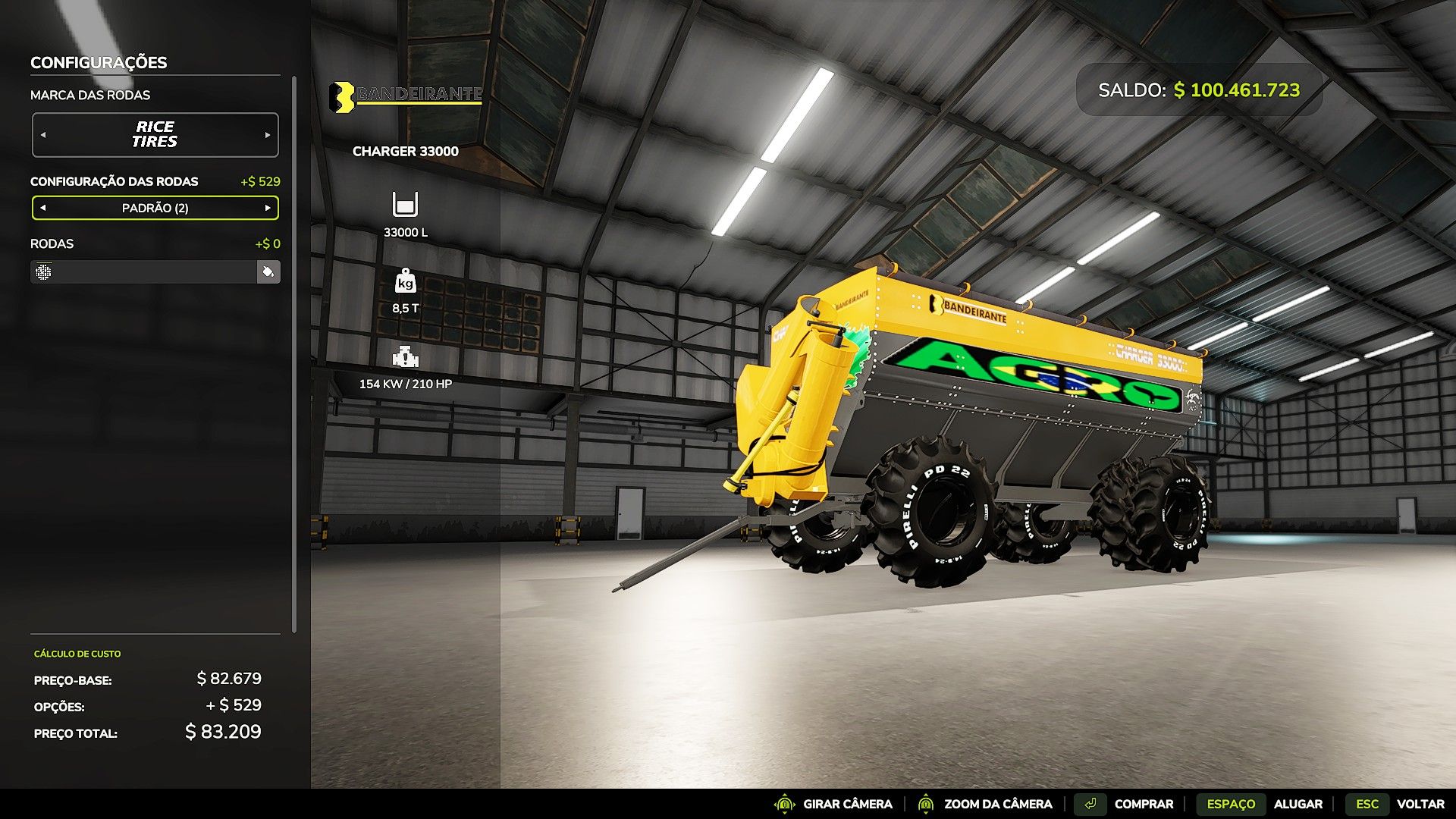Select next wheel brand with right arrow
The height and width of the screenshot is (819, 1456).
[x=268, y=135]
